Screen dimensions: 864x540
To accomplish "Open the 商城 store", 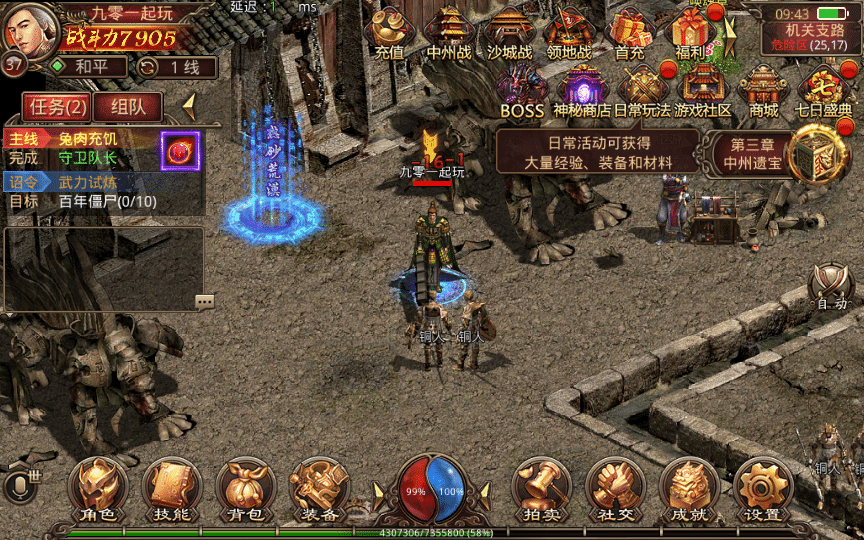I will pos(764,90).
